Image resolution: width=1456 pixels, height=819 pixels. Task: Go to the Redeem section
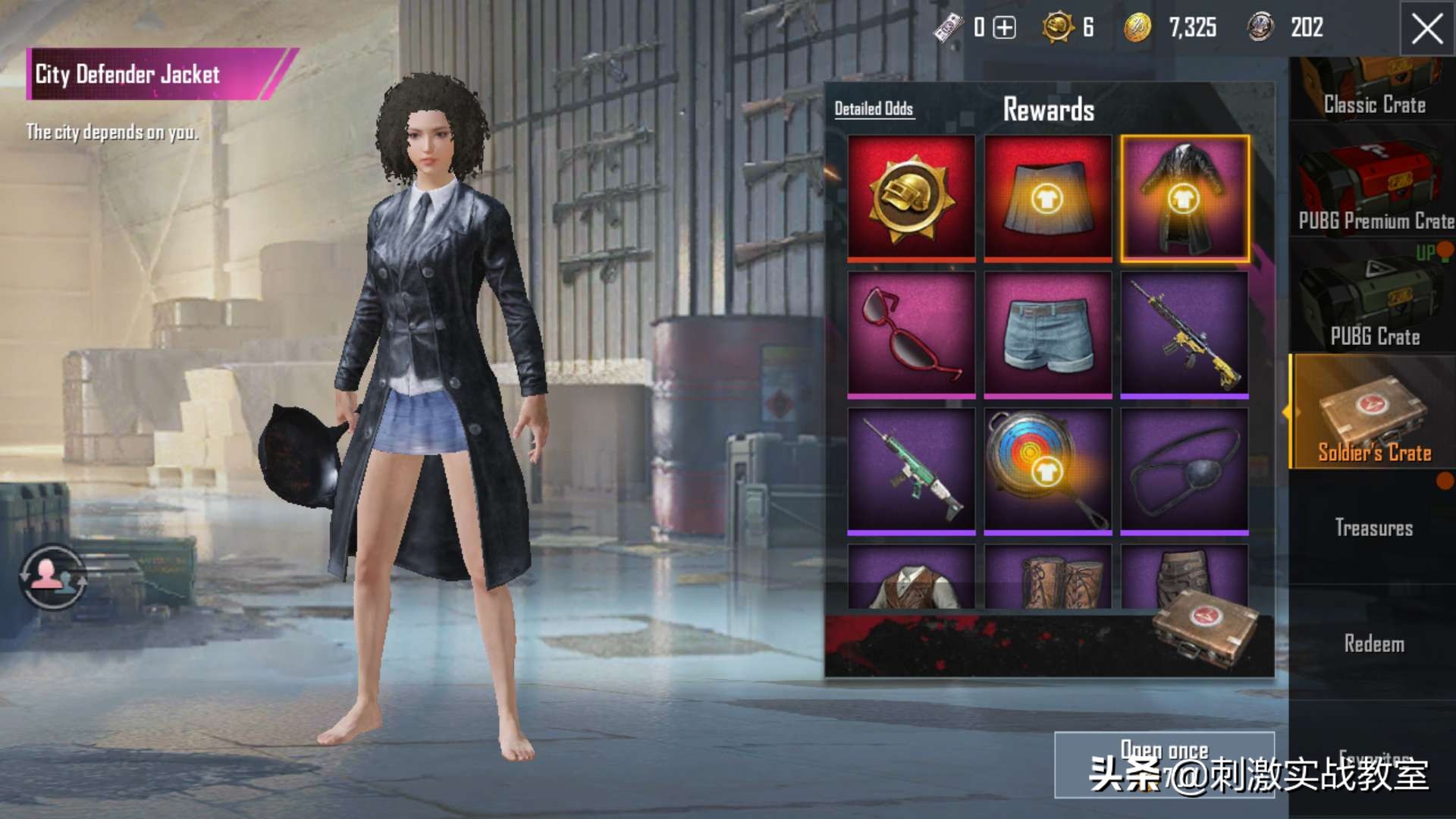point(1373,644)
